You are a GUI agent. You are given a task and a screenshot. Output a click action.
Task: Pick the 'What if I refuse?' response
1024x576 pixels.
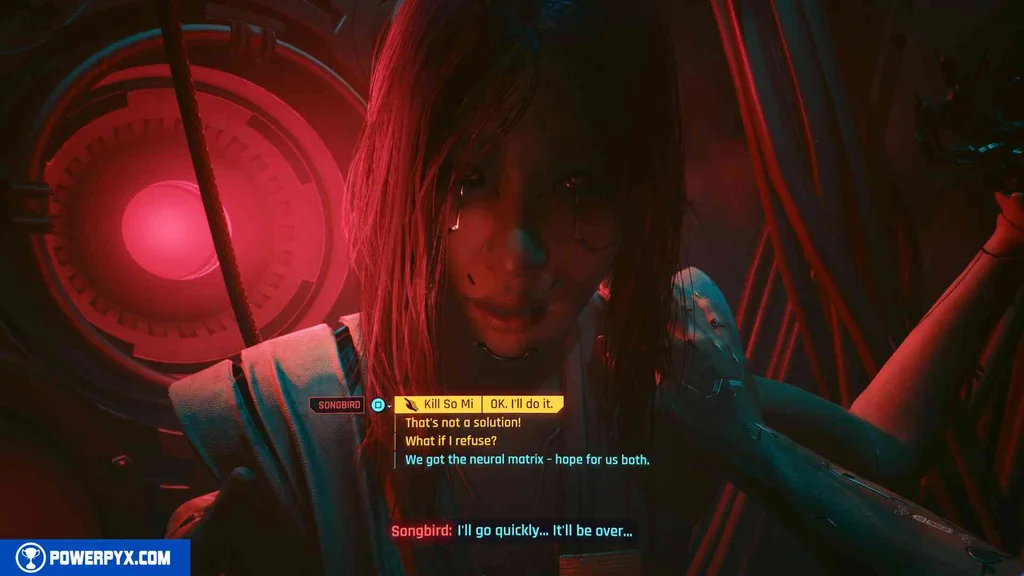click(x=450, y=441)
